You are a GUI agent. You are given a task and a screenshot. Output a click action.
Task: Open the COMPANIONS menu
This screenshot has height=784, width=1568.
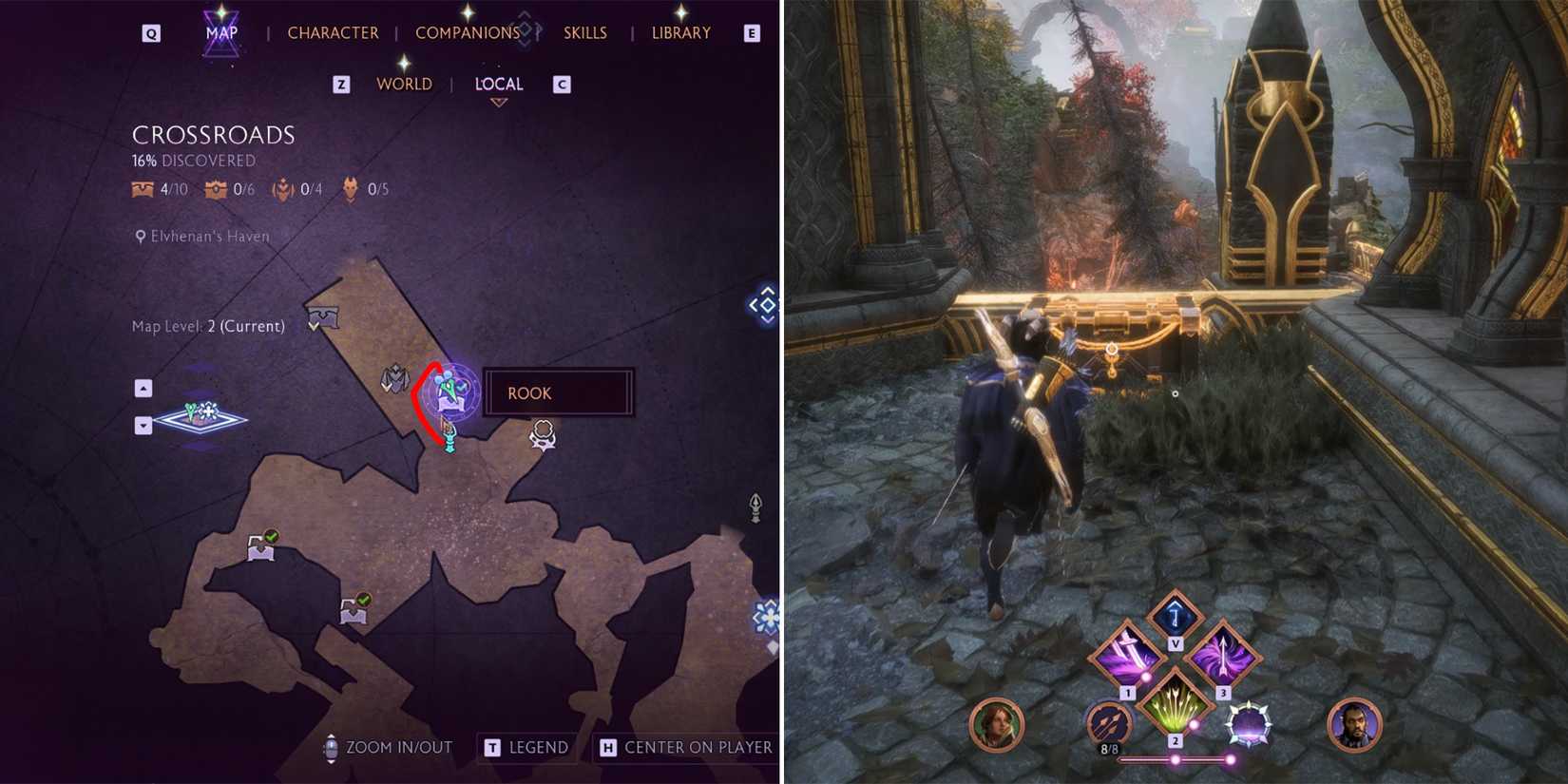click(468, 31)
